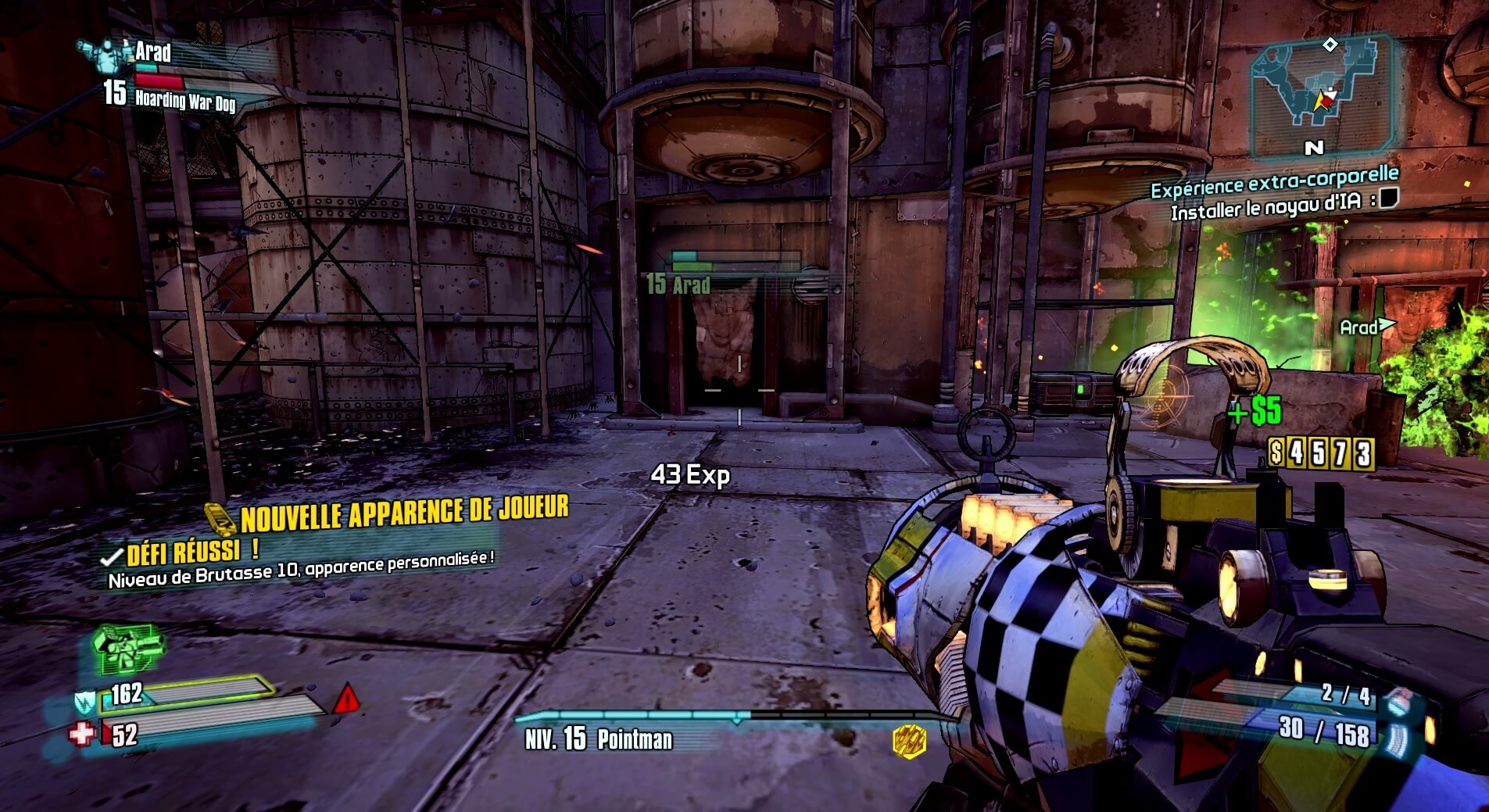The image size is (1489, 812).
Task: Click the red warning triangle icon
Action: tap(346, 698)
